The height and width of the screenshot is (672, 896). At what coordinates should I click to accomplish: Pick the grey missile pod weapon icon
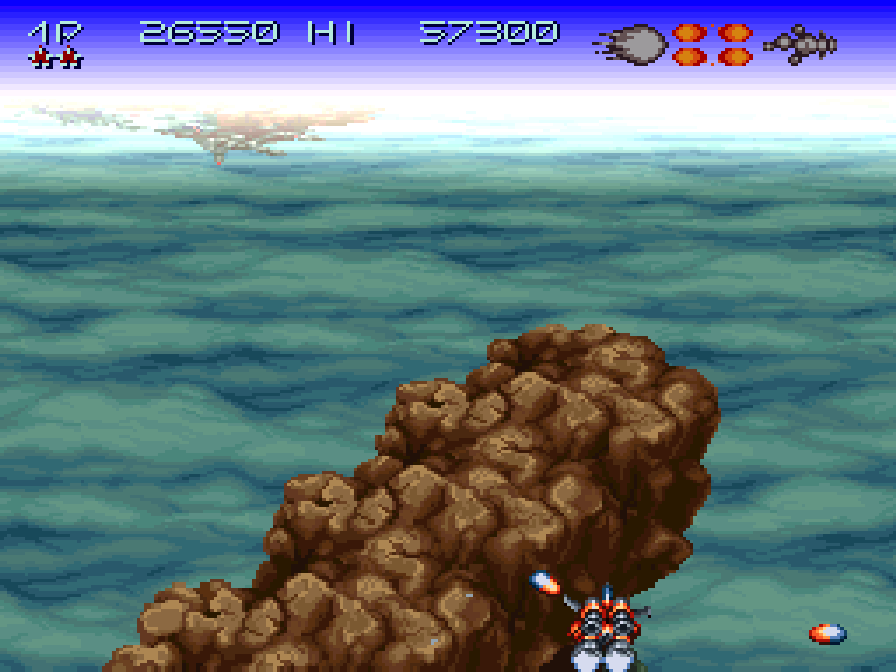[800, 44]
